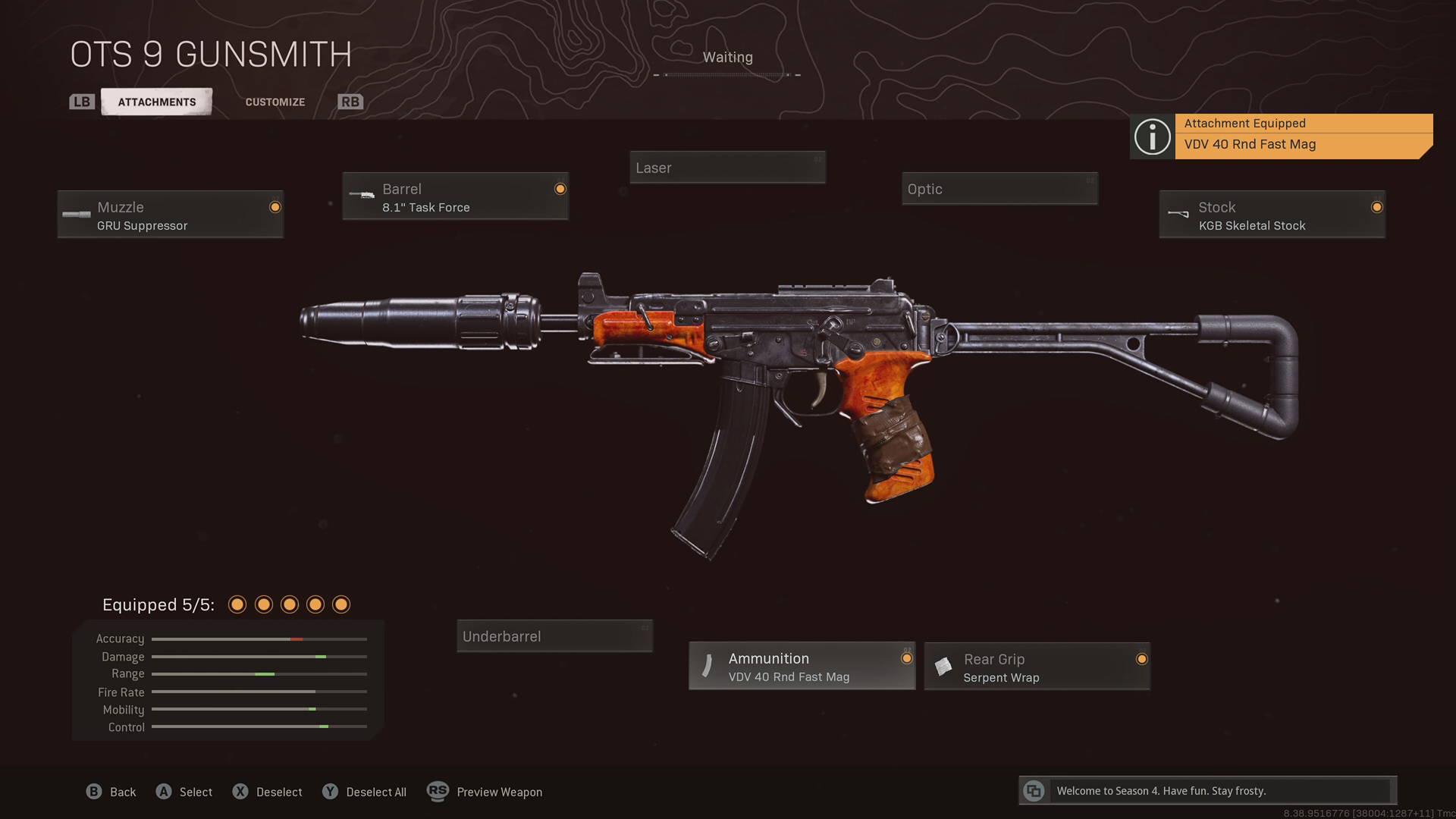Screen dimensions: 1456x819
Task: Select the Ammunition magazine icon
Action: (x=706, y=666)
